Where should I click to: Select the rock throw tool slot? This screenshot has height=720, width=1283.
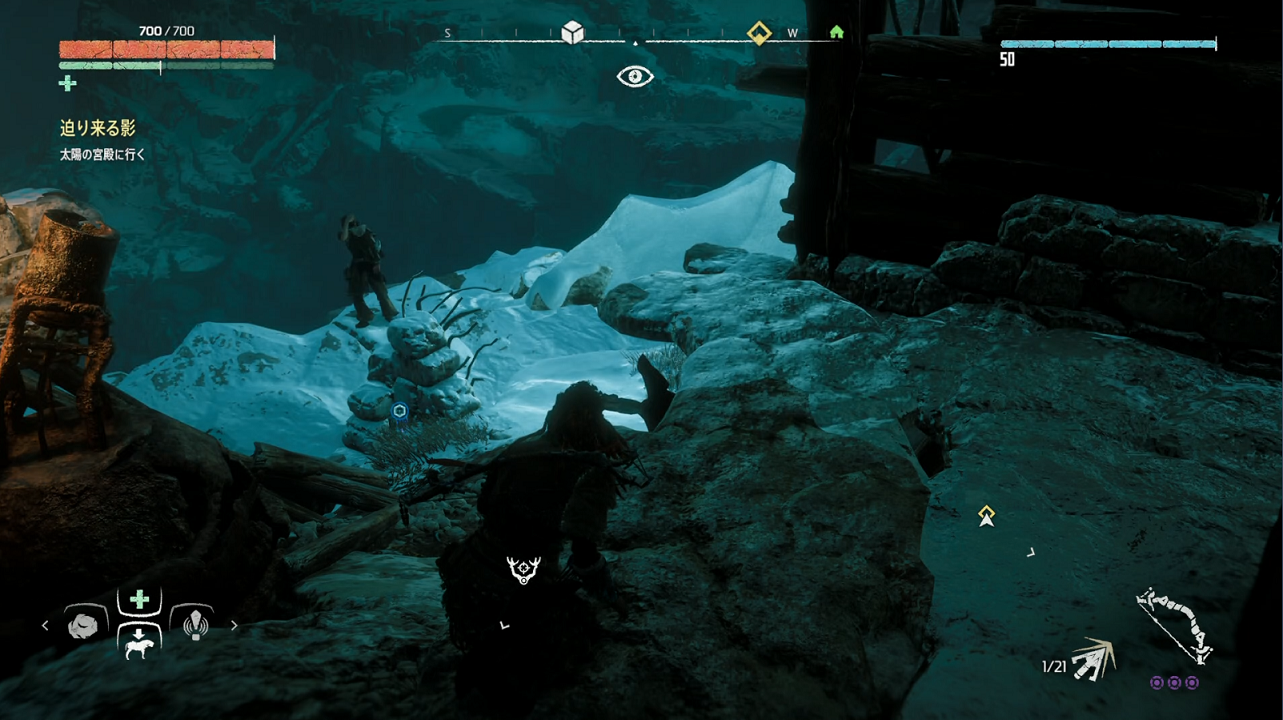pyautogui.click(x=84, y=625)
